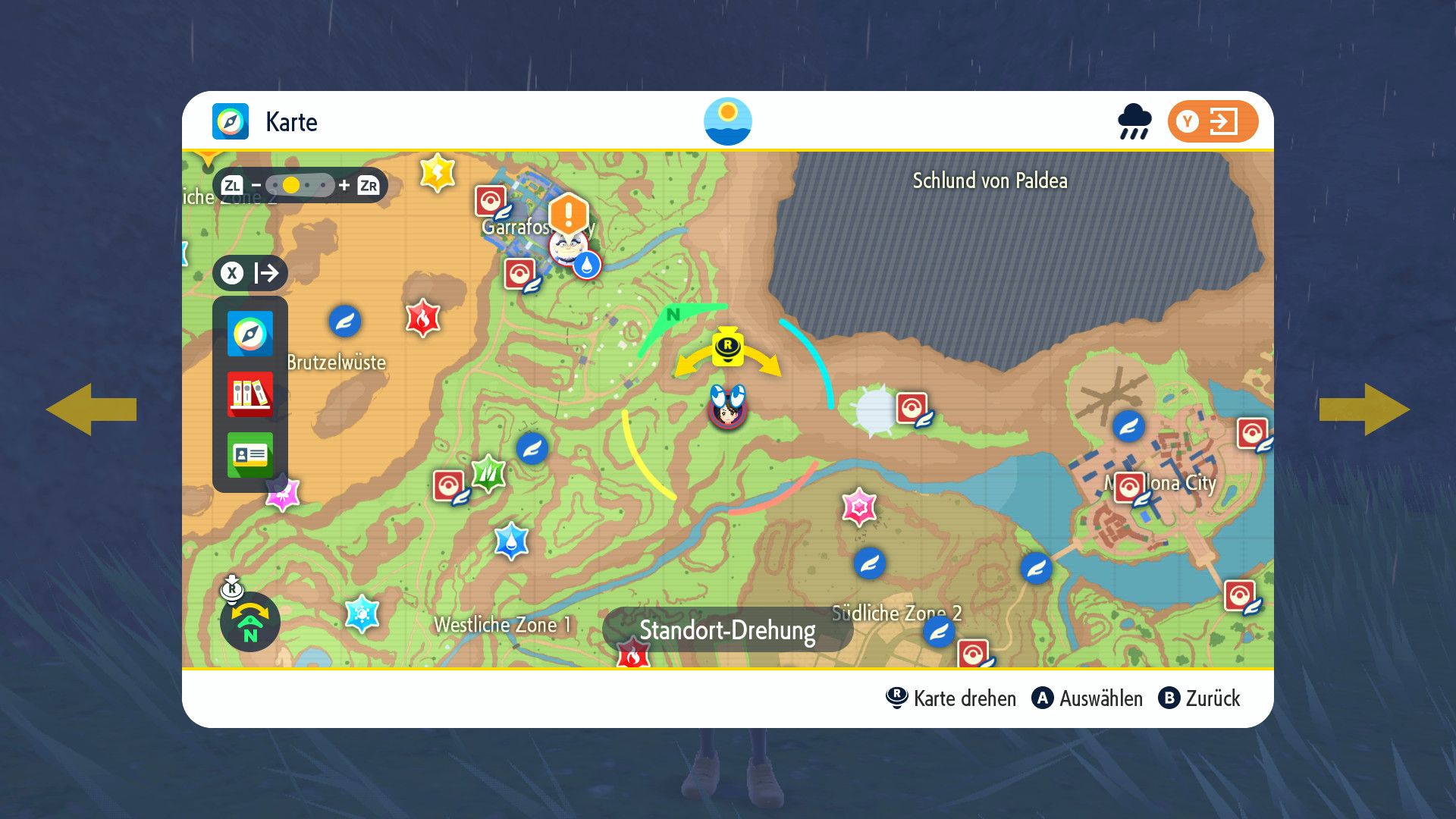The height and width of the screenshot is (819, 1456).
Task: Toggle the north-lock map rotation compass
Action: pos(249,622)
